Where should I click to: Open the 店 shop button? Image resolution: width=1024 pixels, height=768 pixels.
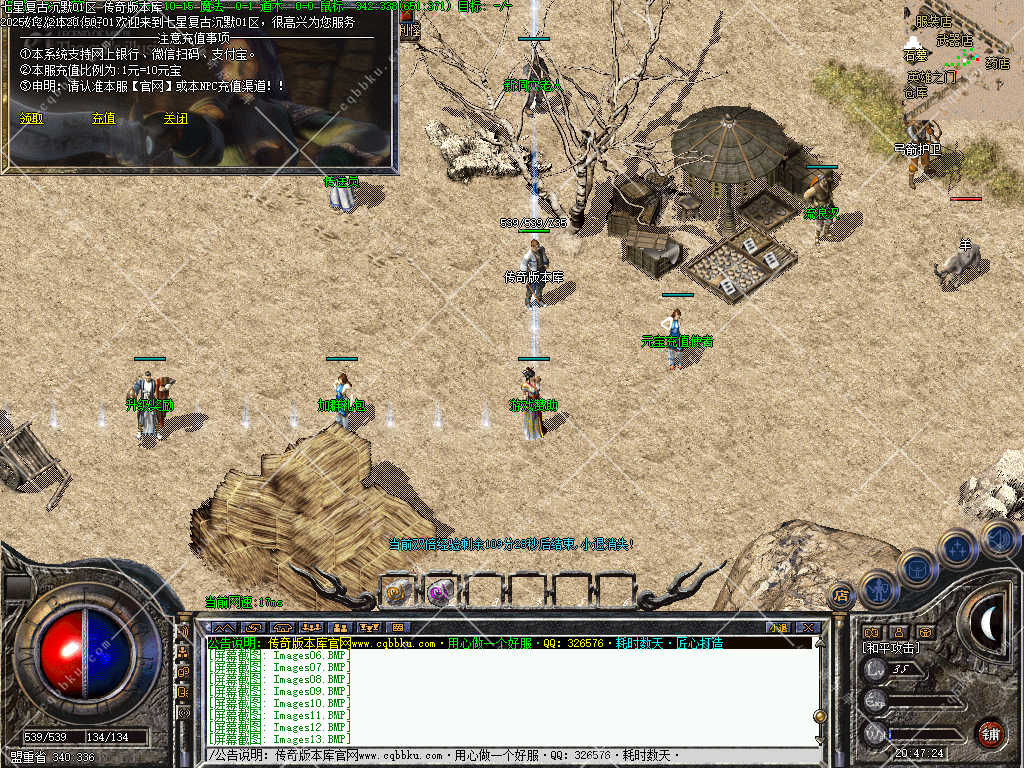(841, 596)
